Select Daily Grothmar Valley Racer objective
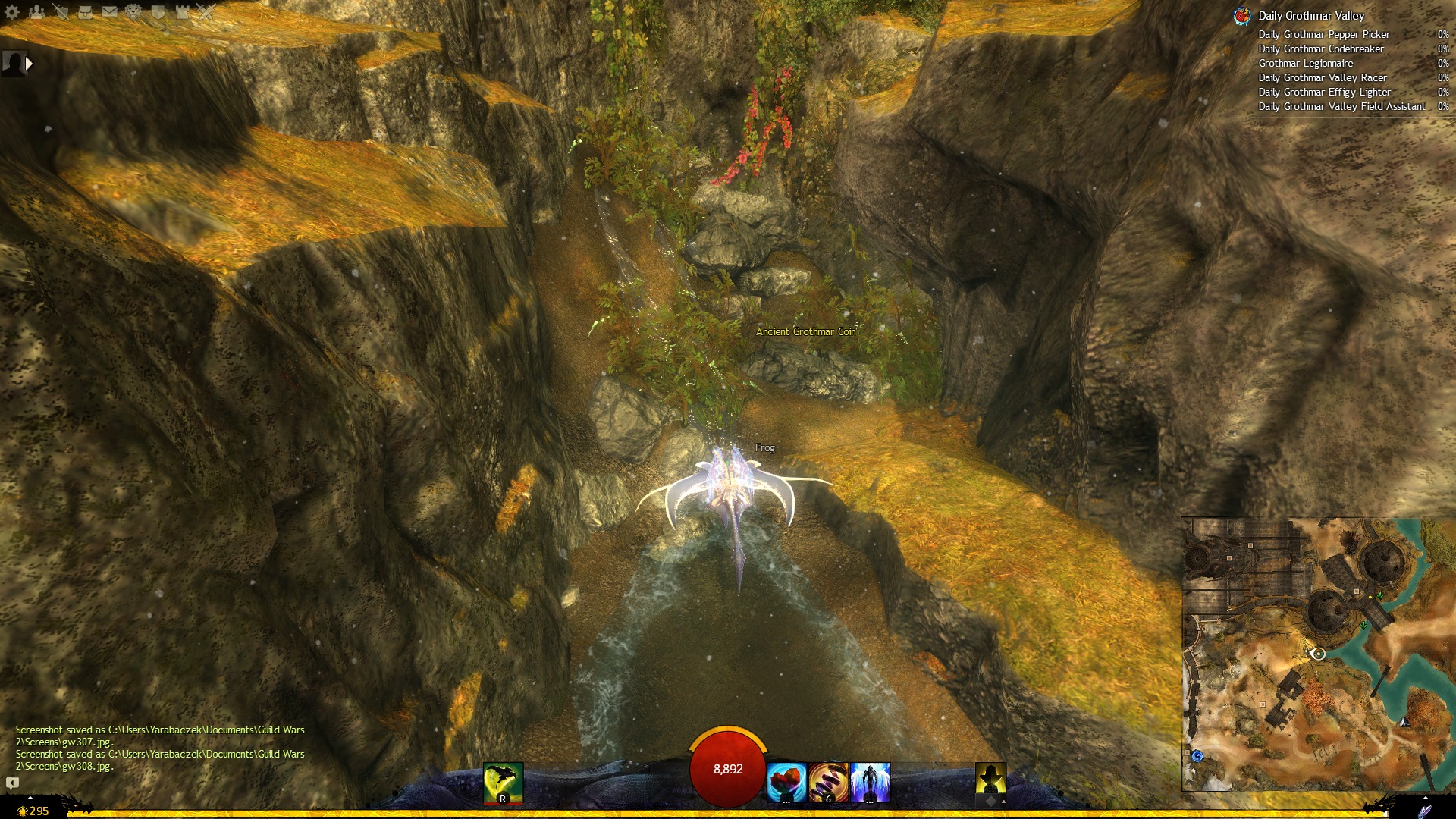1456x819 pixels. point(1322,77)
